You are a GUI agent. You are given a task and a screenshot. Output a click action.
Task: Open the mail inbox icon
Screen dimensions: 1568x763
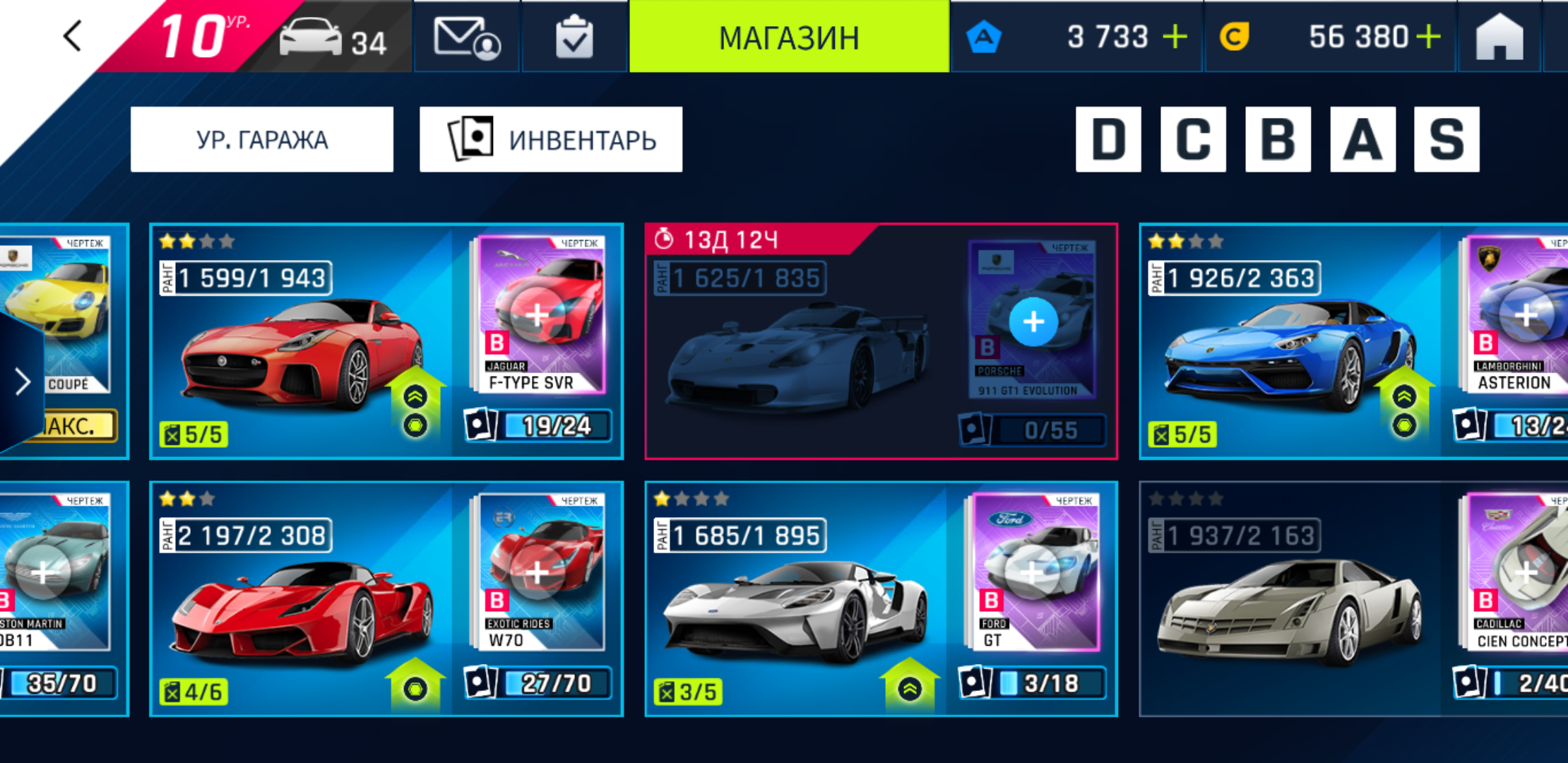pos(466,37)
